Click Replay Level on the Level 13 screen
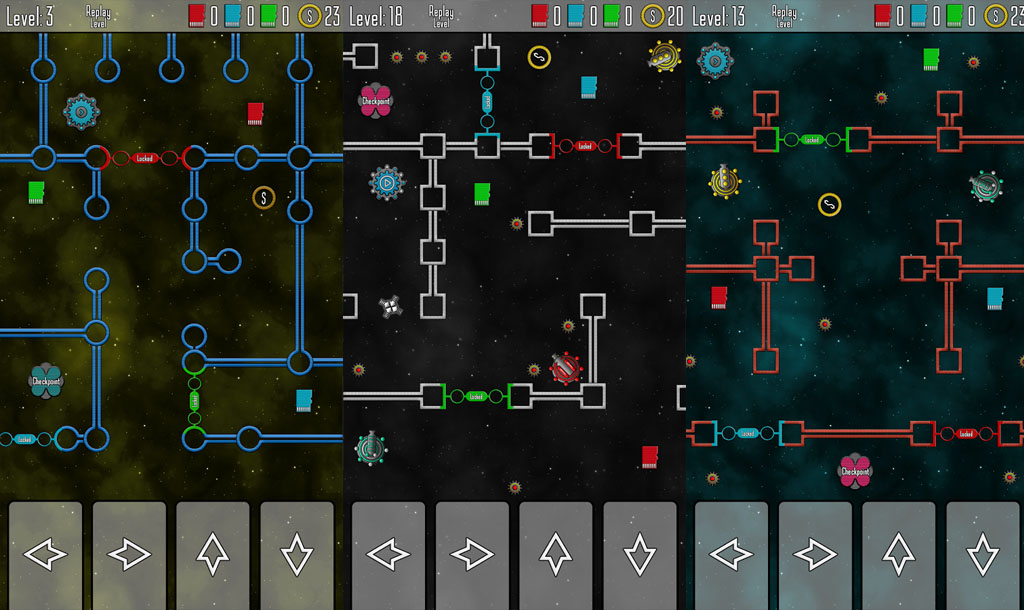 pos(784,16)
